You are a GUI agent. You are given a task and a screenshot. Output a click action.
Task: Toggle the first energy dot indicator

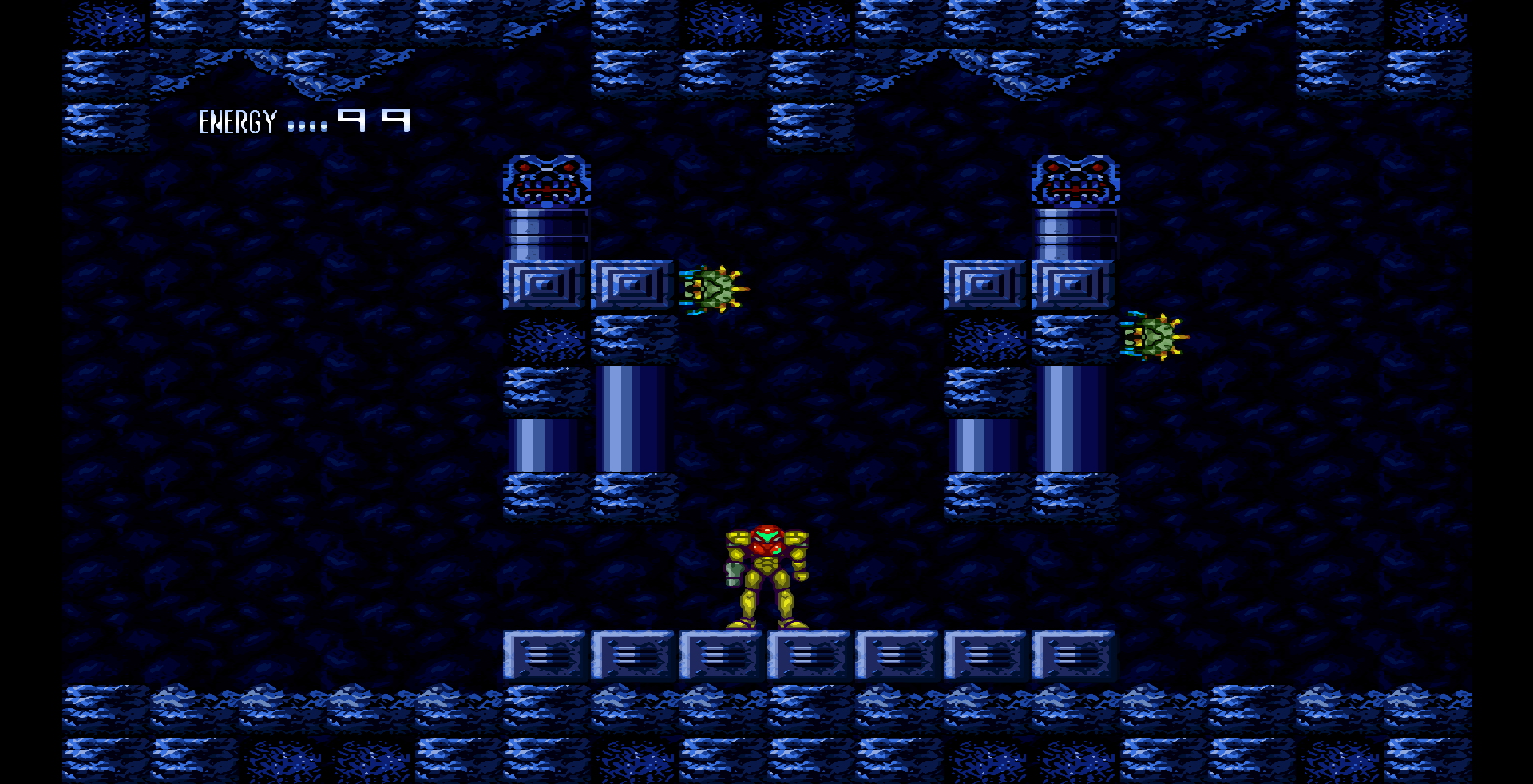point(291,126)
